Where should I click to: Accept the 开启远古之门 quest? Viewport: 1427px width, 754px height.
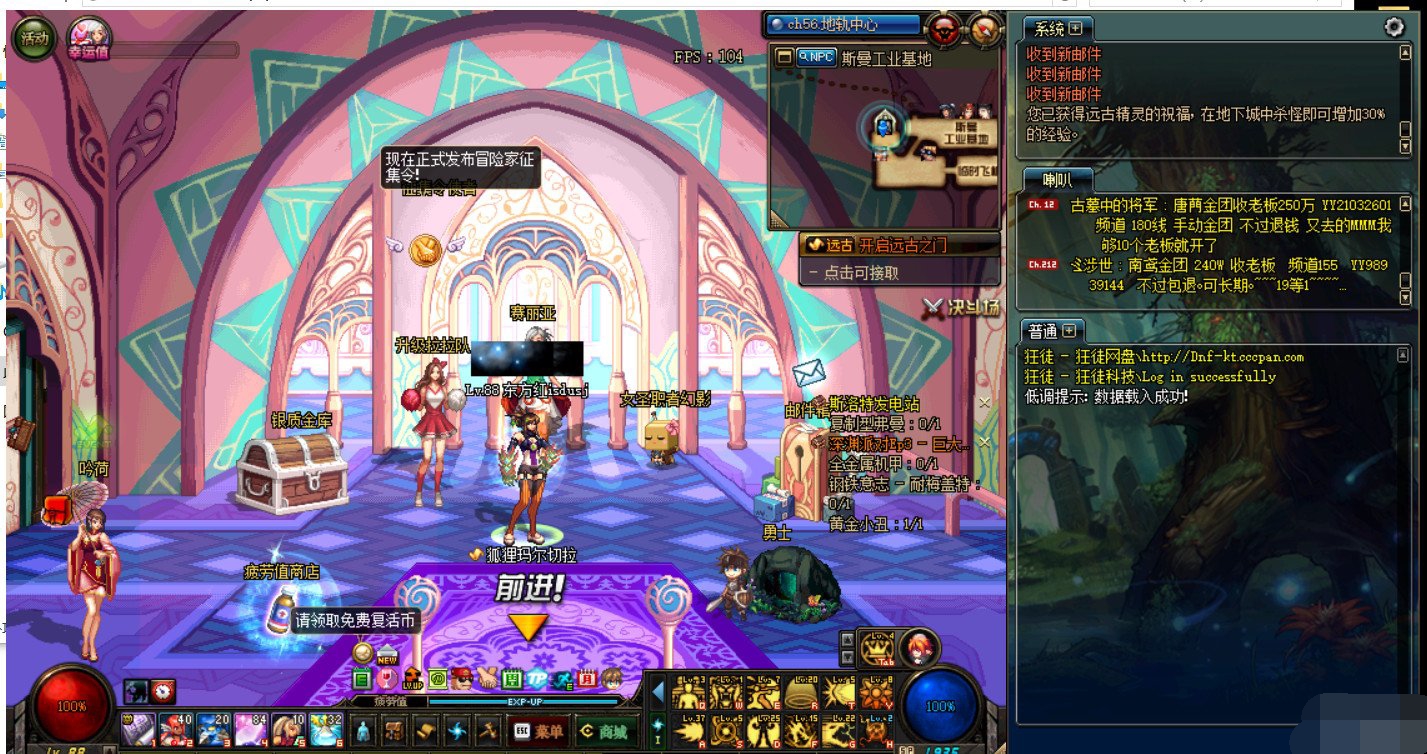pos(900,244)
